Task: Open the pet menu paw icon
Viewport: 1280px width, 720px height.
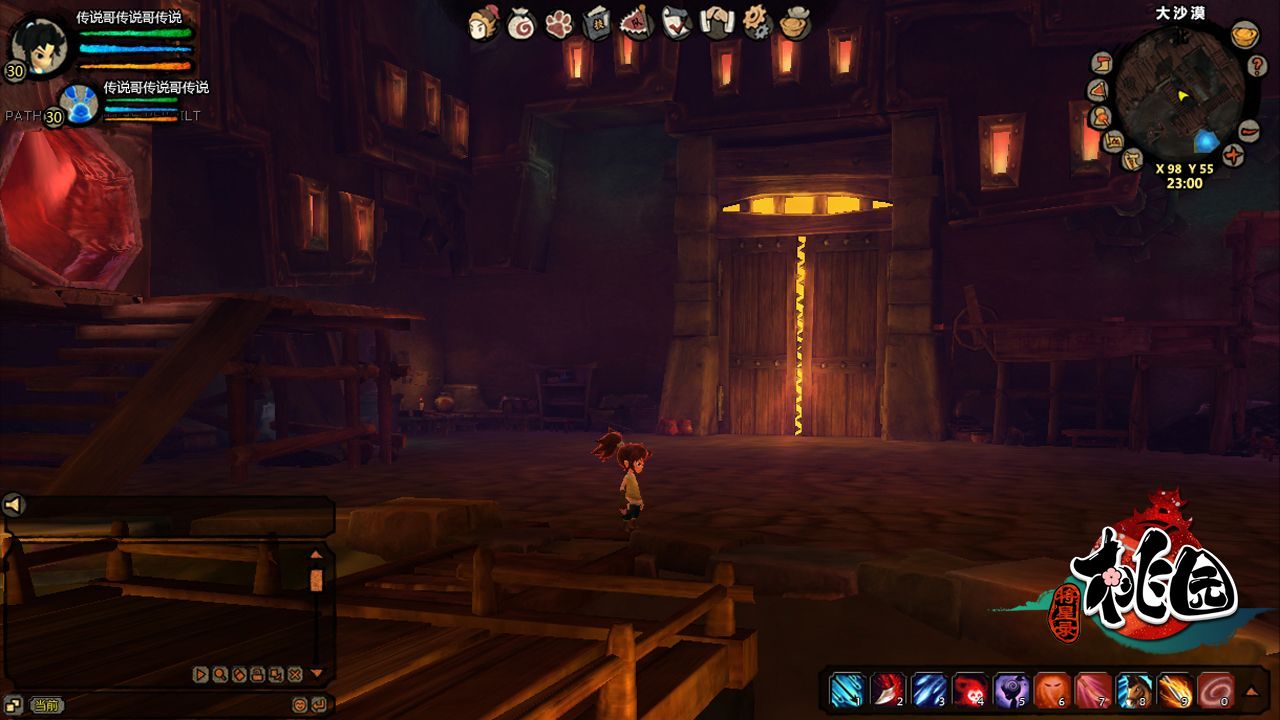Action: 559,23
